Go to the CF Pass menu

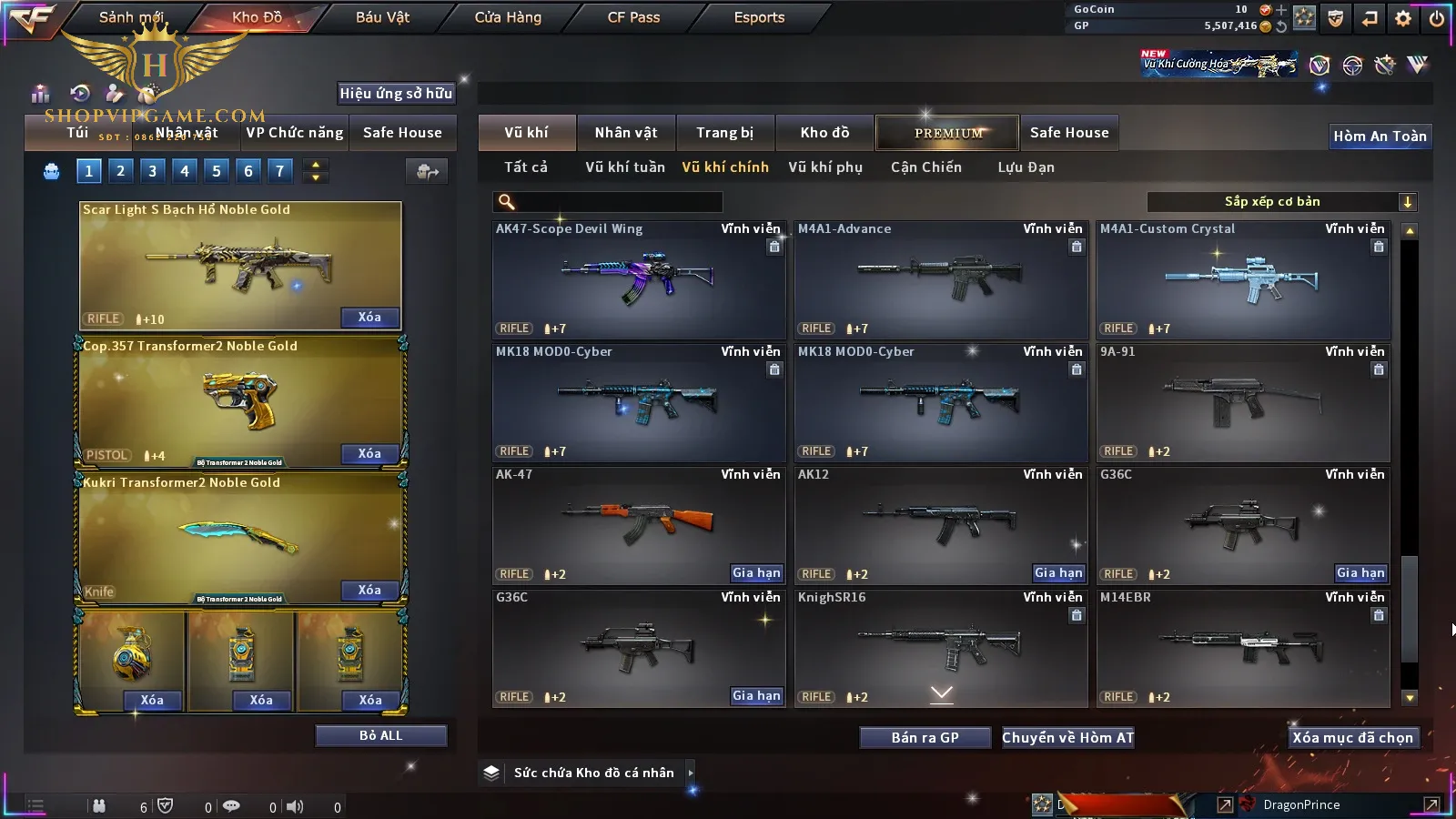pyautogui.click(x=633, y=17)
